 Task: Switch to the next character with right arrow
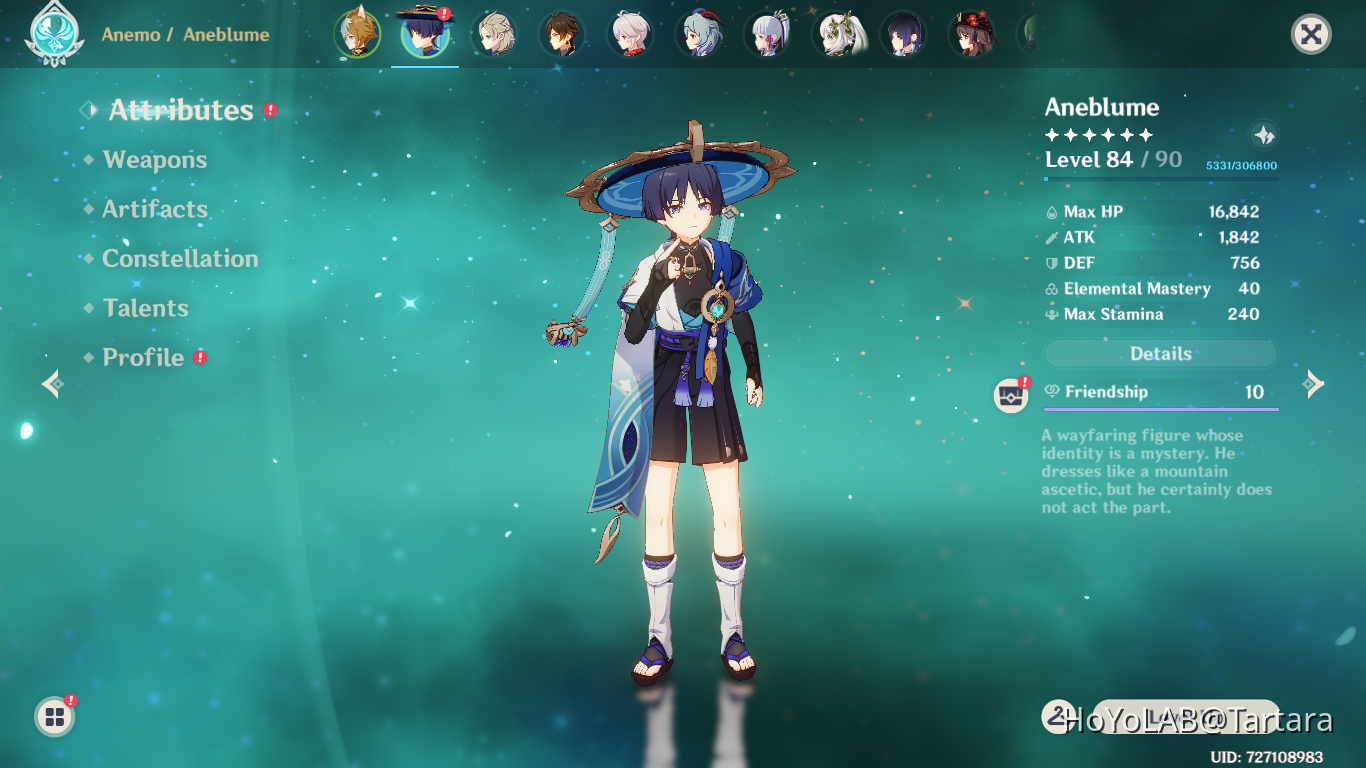tap(1313, 383)
